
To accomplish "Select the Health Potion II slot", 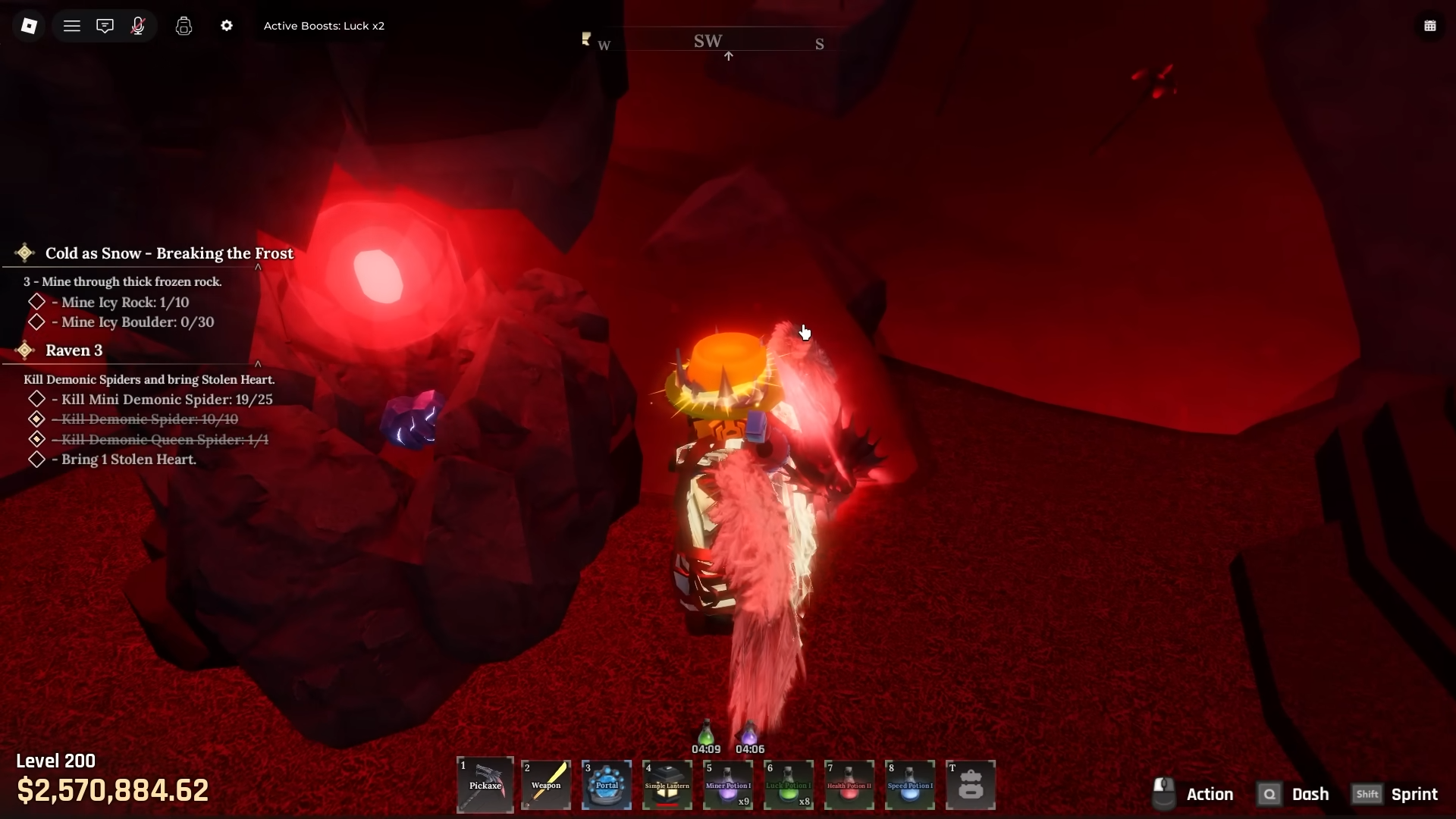I will 849,785.
